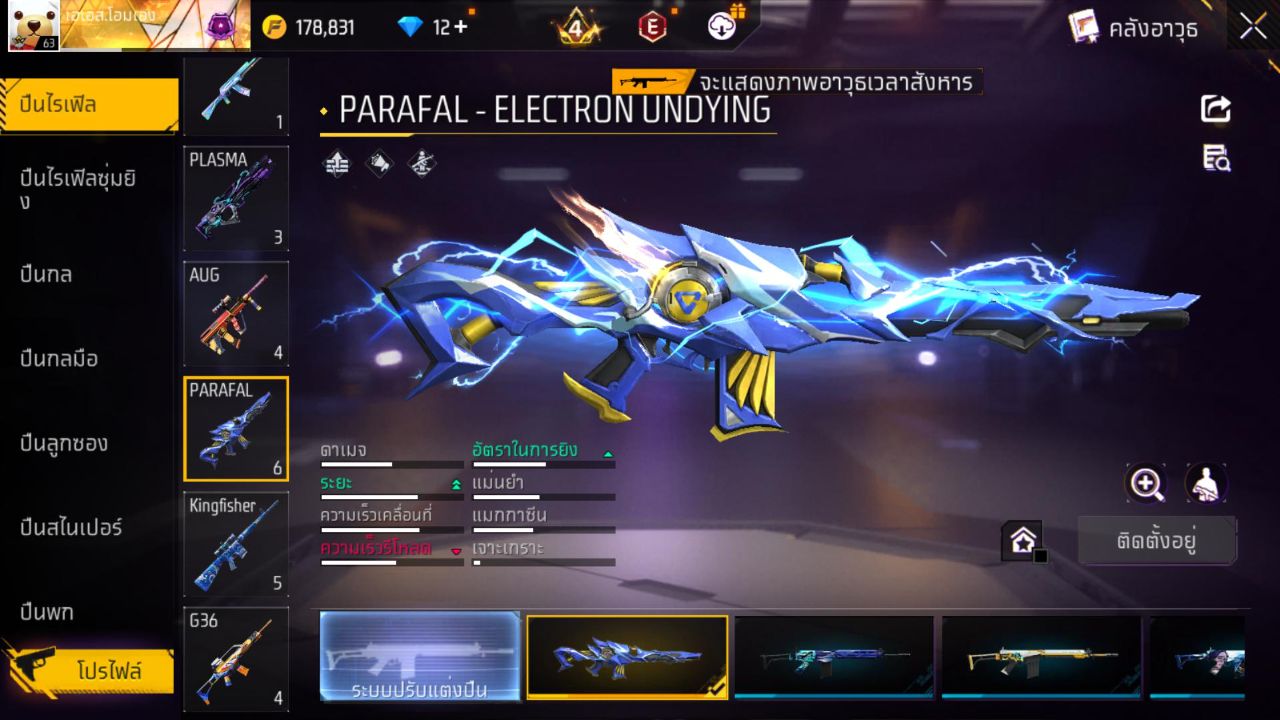Close the weapon vault screen
1280x720 pixels.
click(1253, 27)
